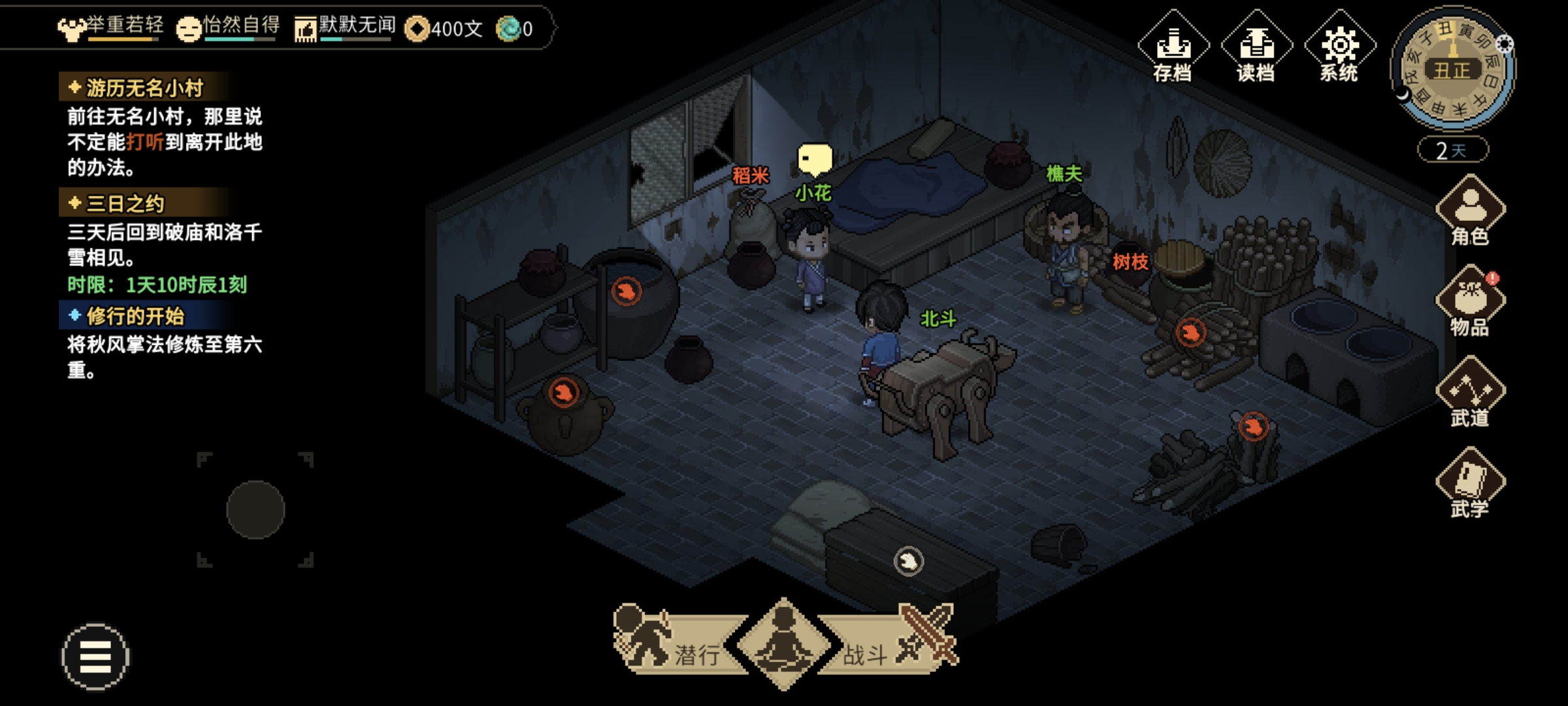The height and width of the screenshot is (706, 1568).
Task: Open the 武学 martial arts book
Action: 1470,482
